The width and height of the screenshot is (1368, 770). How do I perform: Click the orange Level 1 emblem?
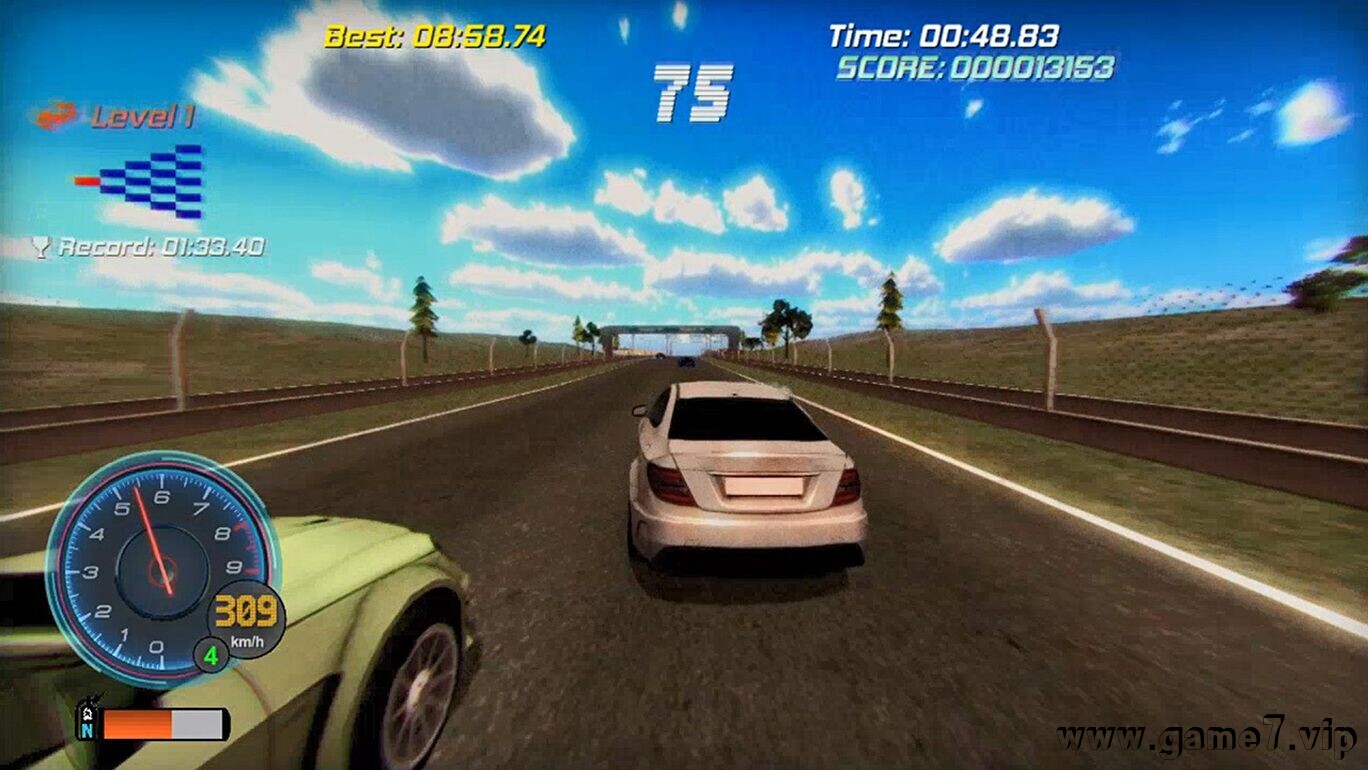point(56,117)
